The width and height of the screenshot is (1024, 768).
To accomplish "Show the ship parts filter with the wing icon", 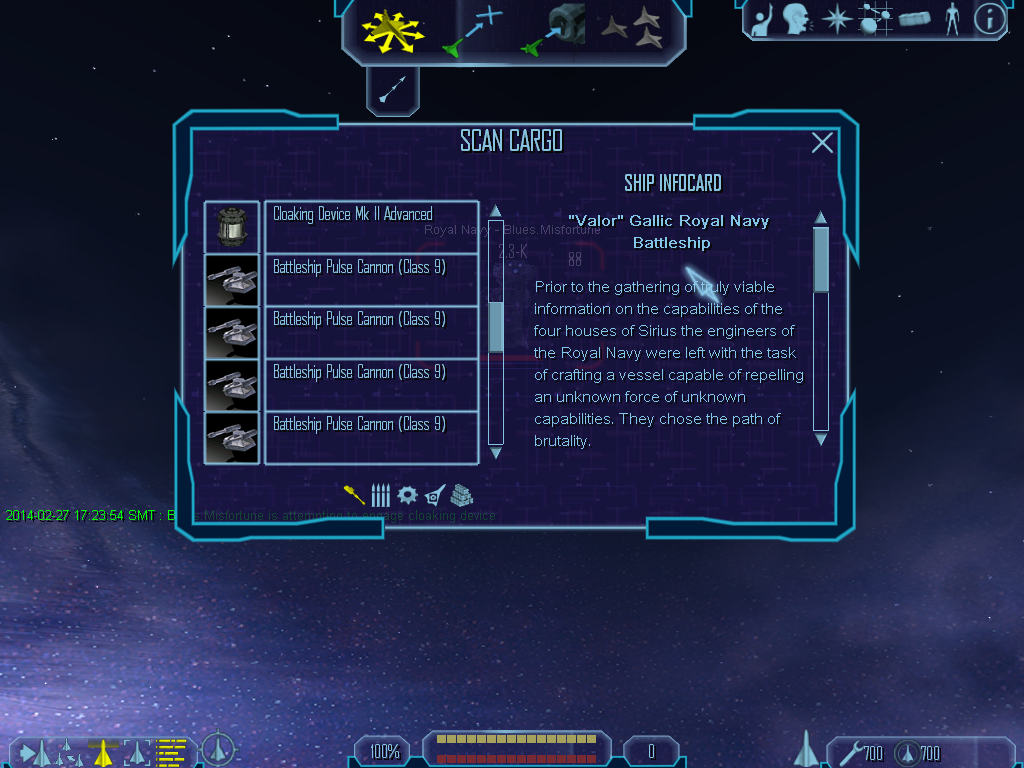I will click(434, 494).
